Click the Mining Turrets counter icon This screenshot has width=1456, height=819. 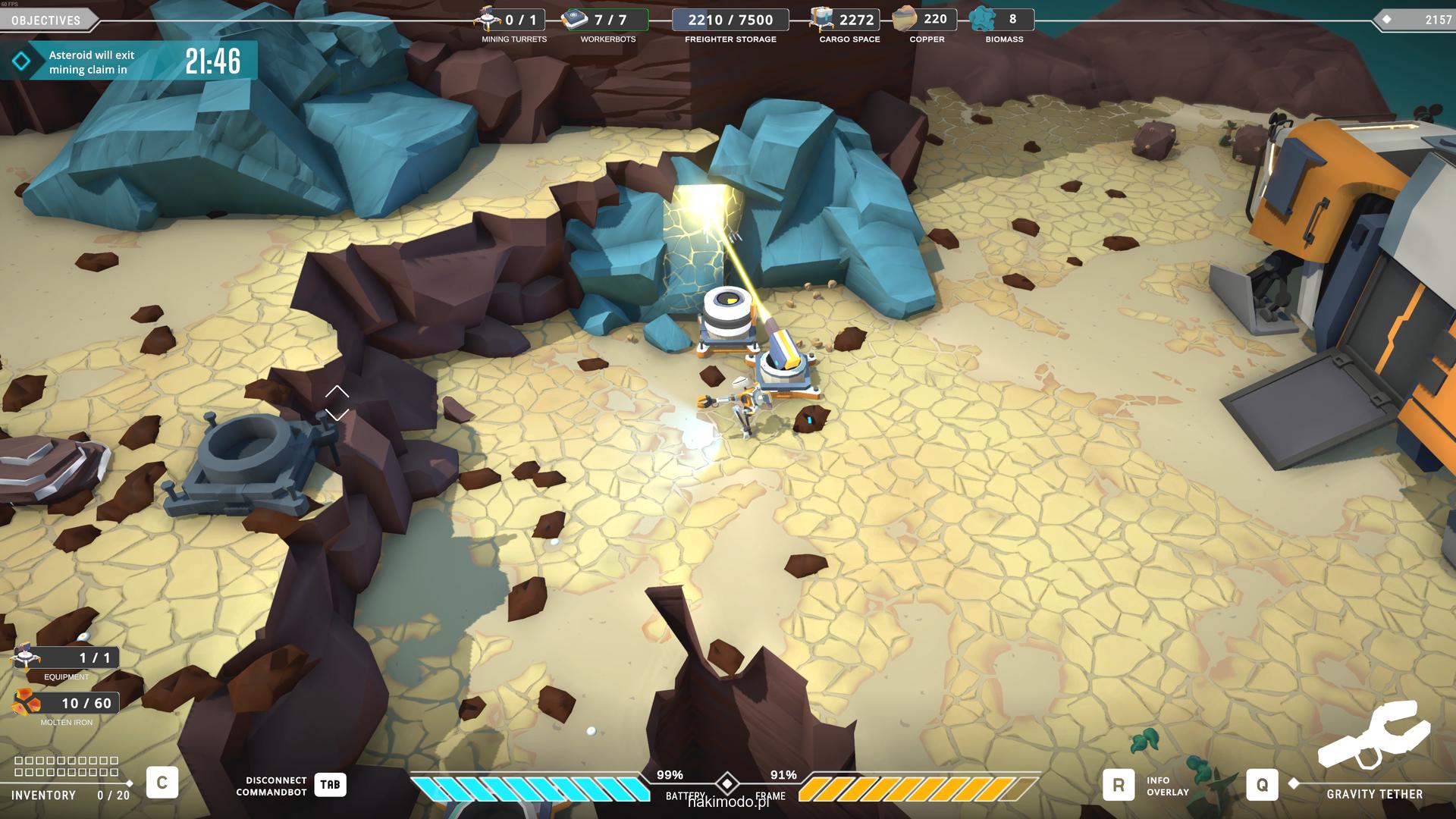(488, 18)
